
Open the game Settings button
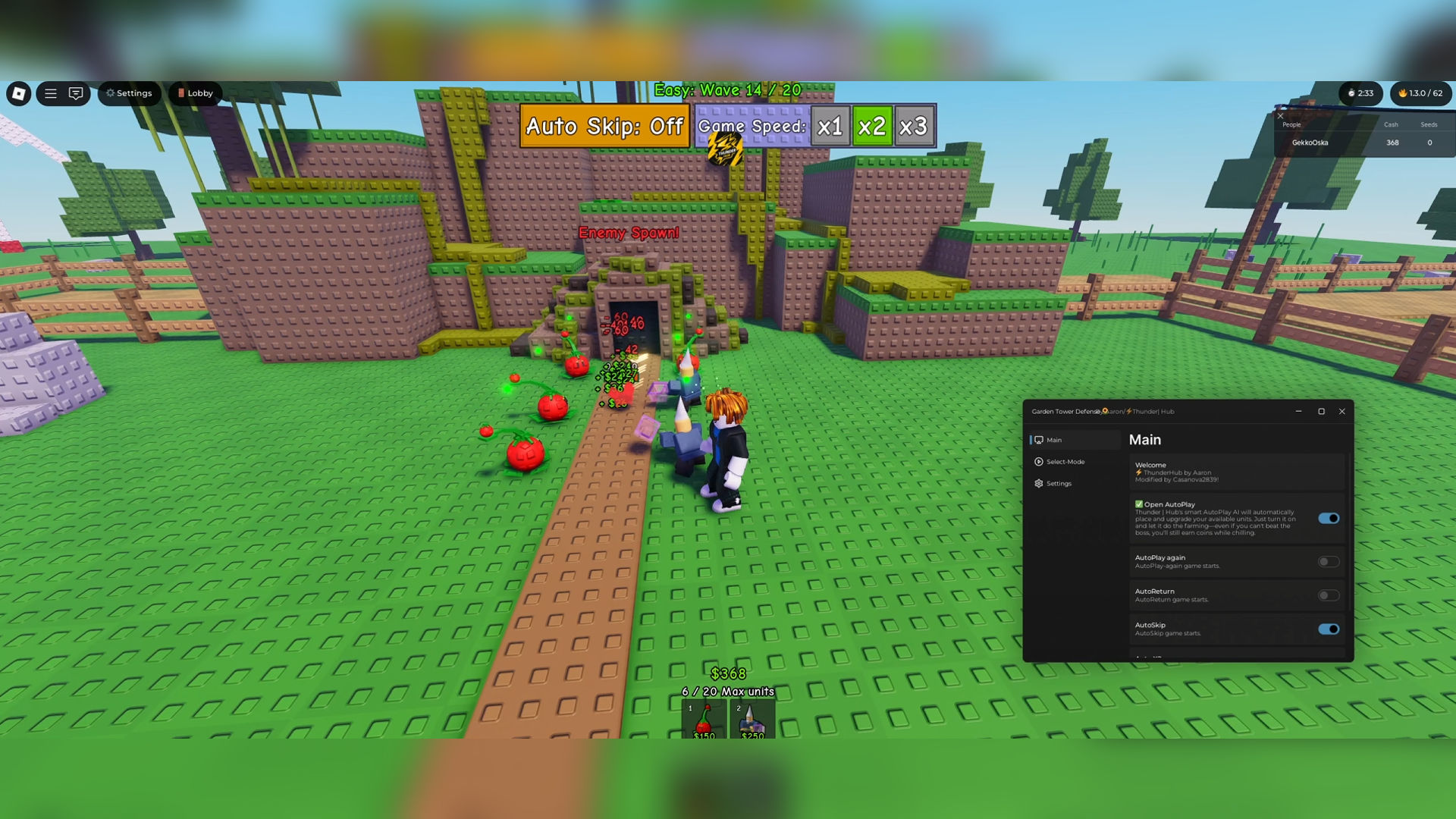pos(129,93)
